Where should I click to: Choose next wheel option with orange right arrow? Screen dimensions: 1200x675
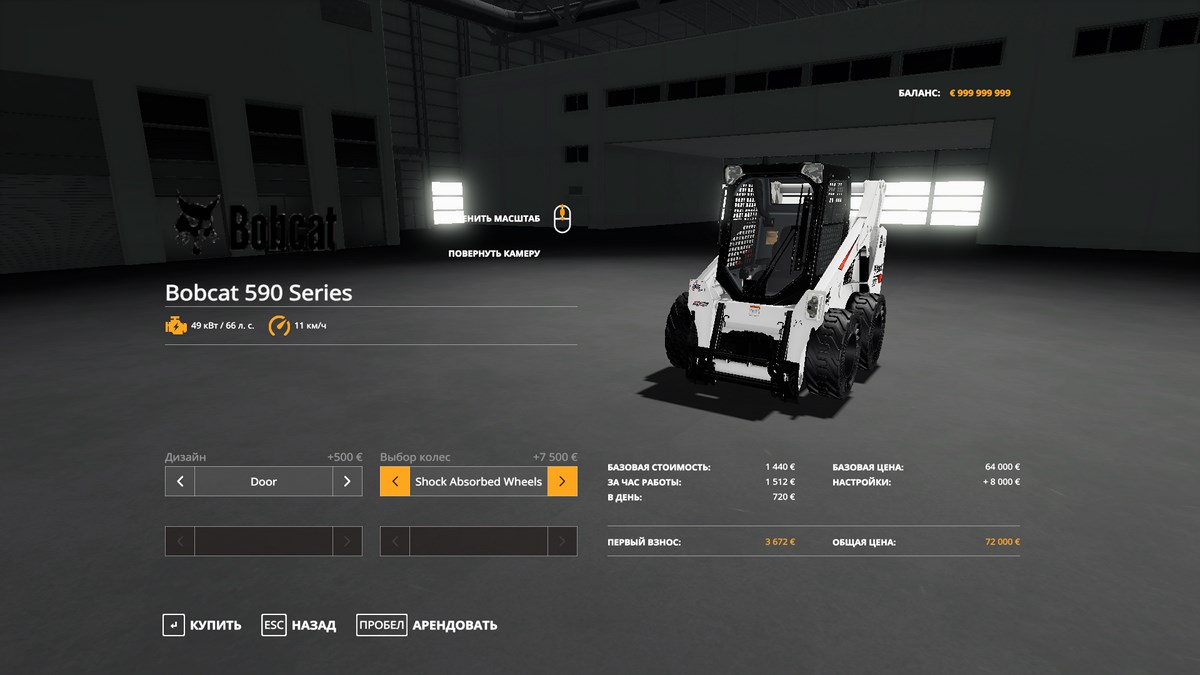pos(562,481)
